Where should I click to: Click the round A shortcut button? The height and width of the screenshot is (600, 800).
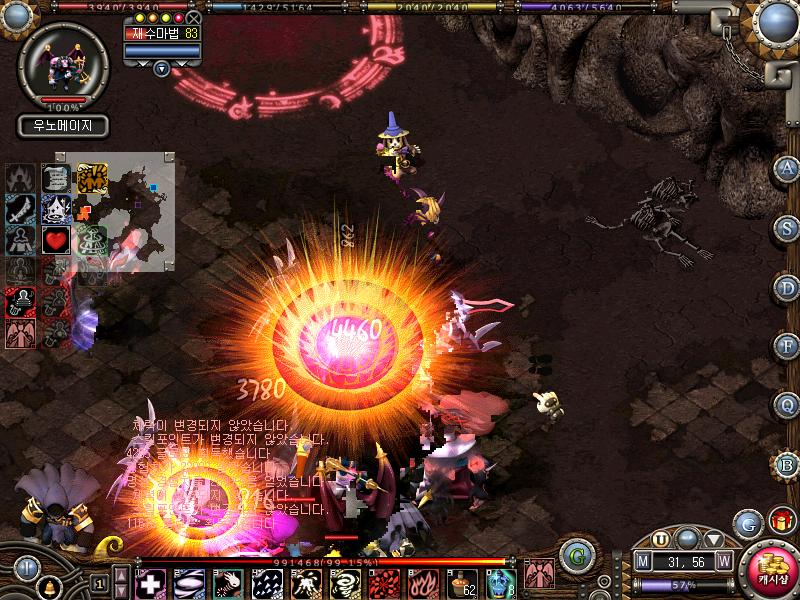pos(787,168)
